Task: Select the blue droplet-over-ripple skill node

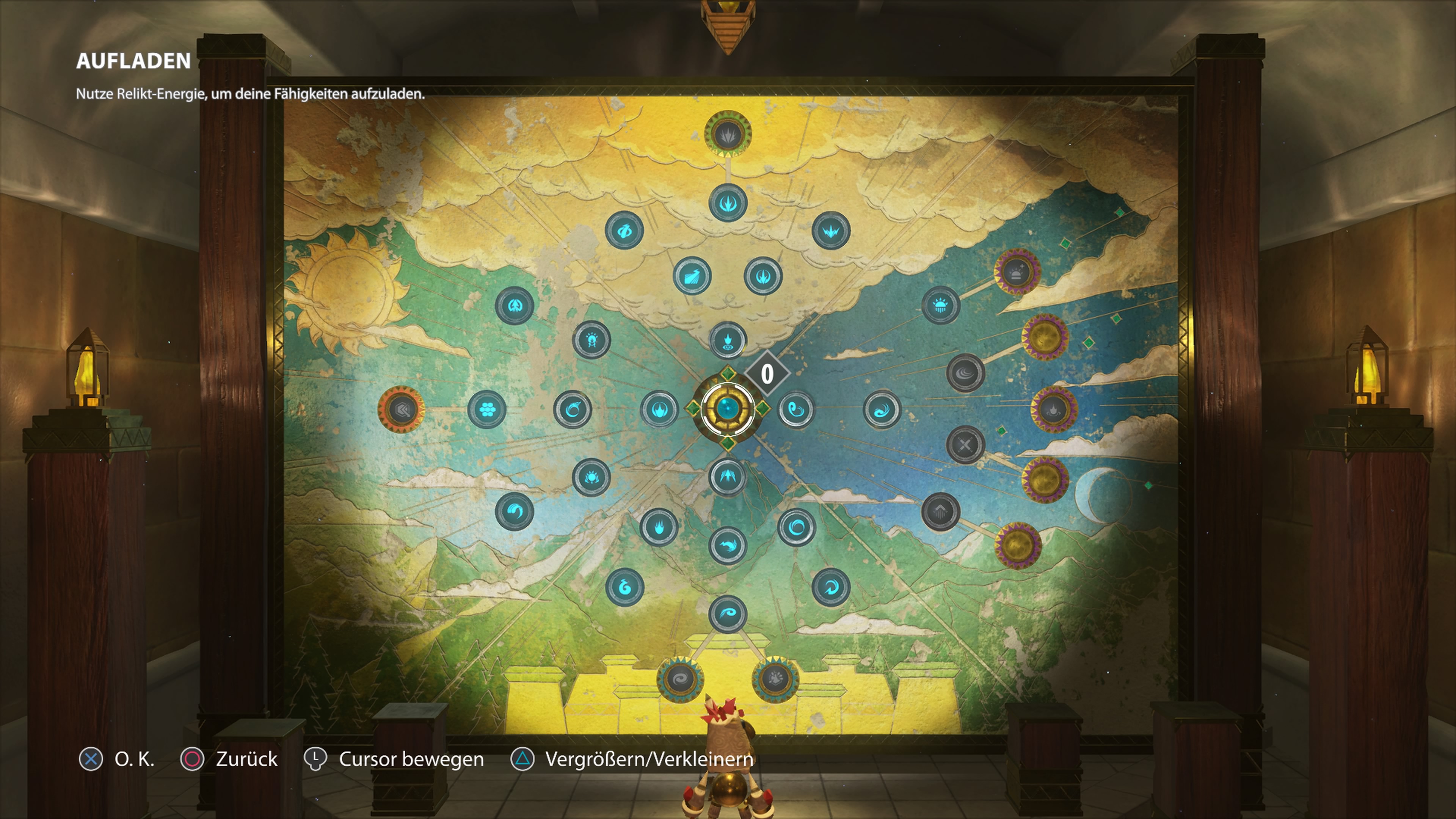Action: (x=728, y=340)
